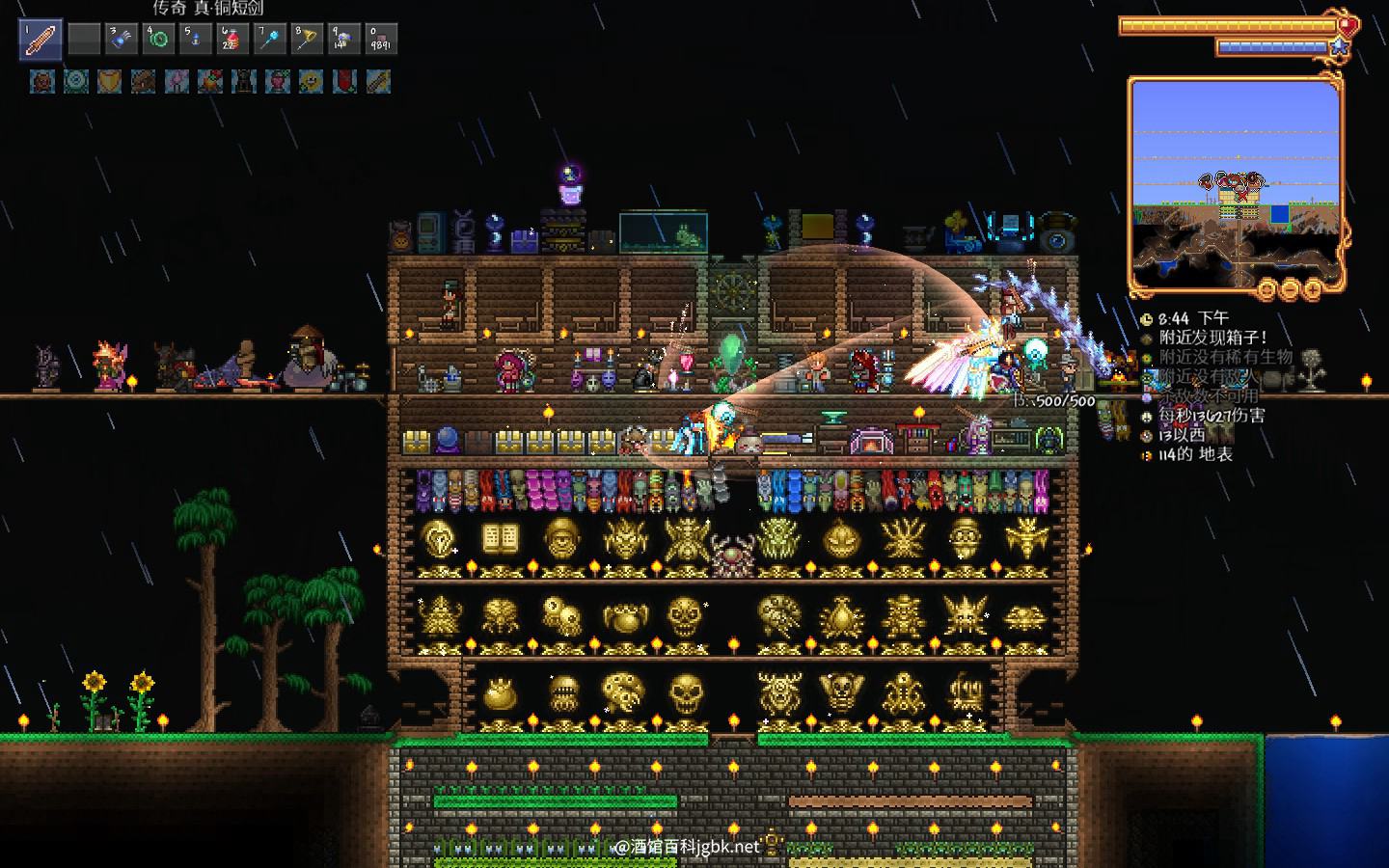
Task: Select the copper shortsword hotbar slot
Action: click(x=41, y=40)
